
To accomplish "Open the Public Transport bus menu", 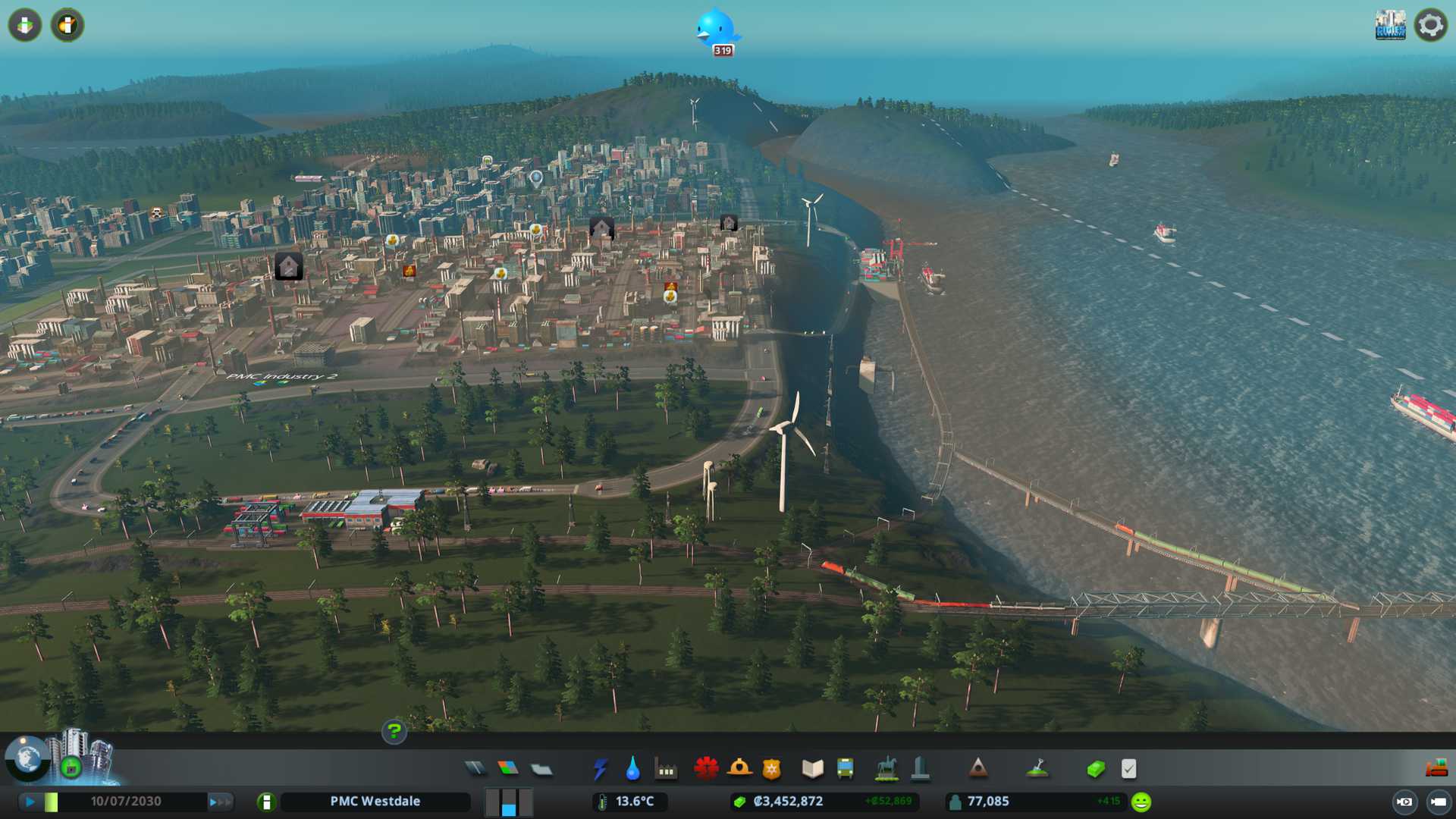I will pyautogui.click(x=845, y=769).
